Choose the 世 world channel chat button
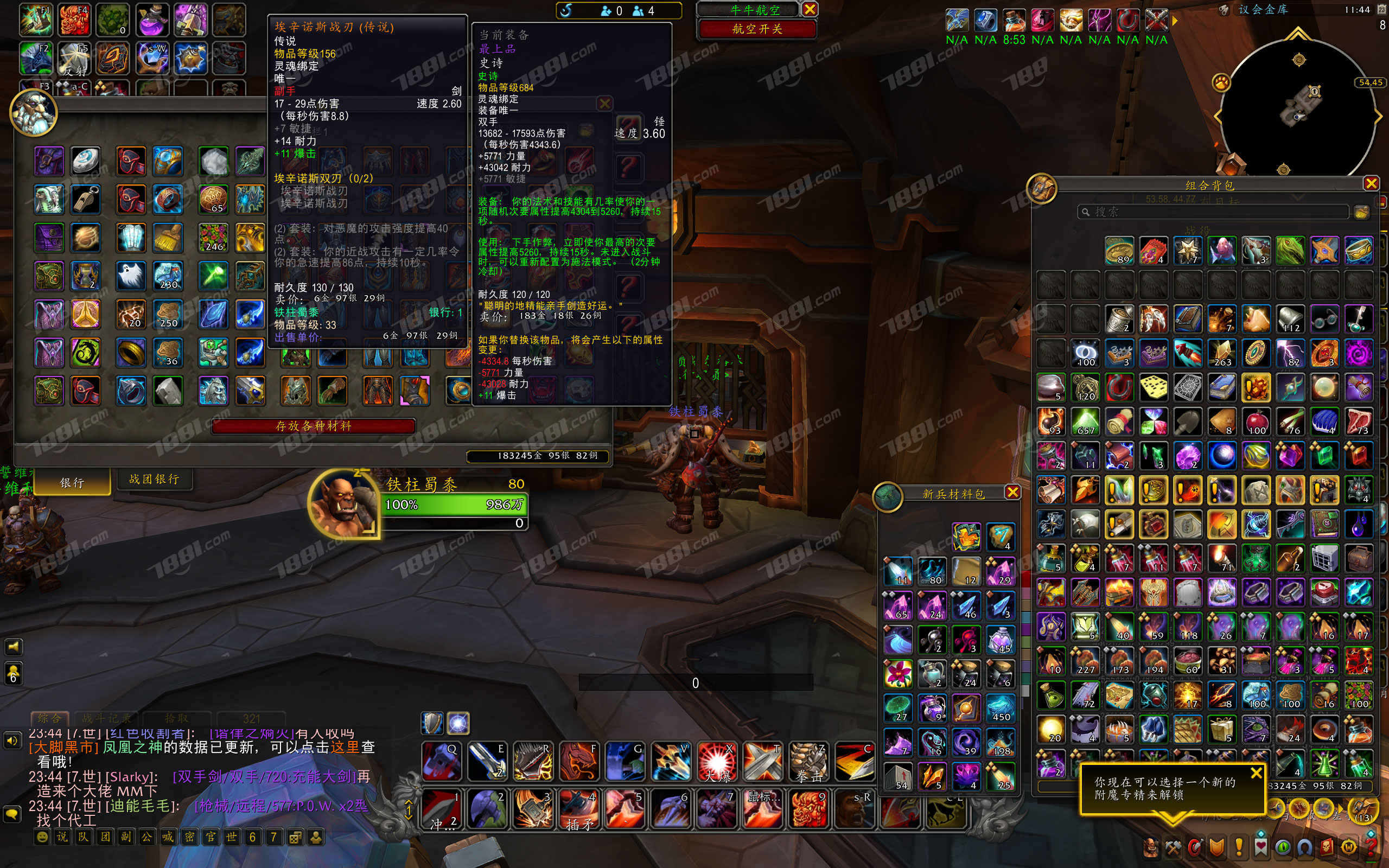The width and height of the screenshot is (1389, 868). pyautogui.click(x=231, y=837)
